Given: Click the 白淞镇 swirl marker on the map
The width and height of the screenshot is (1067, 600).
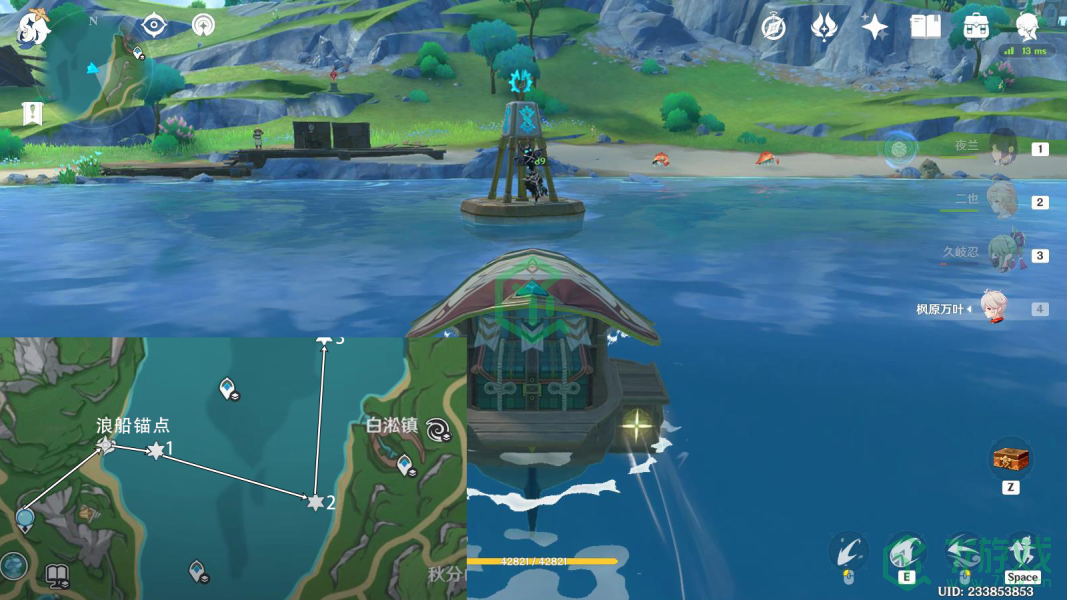Looking at the screenshot, I should point(438,430).
